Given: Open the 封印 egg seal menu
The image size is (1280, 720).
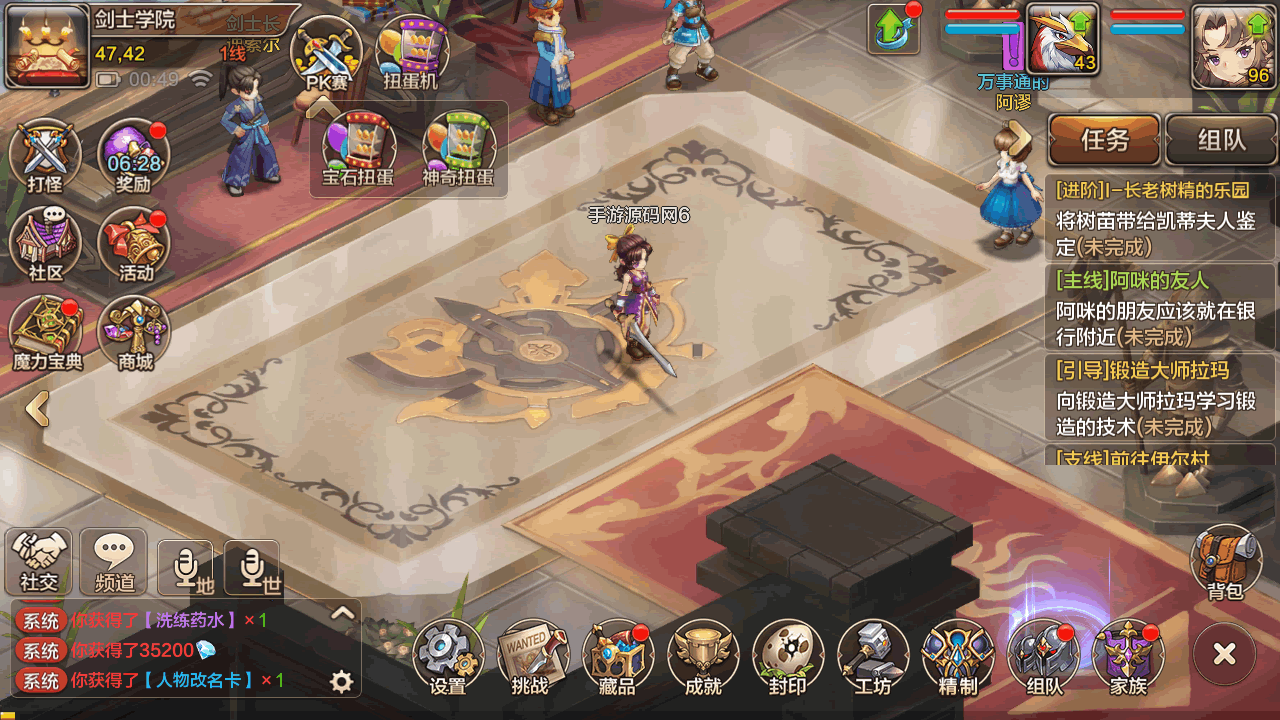Looking at the screenshot, I should pyautogui.click(x=788, y=655).
